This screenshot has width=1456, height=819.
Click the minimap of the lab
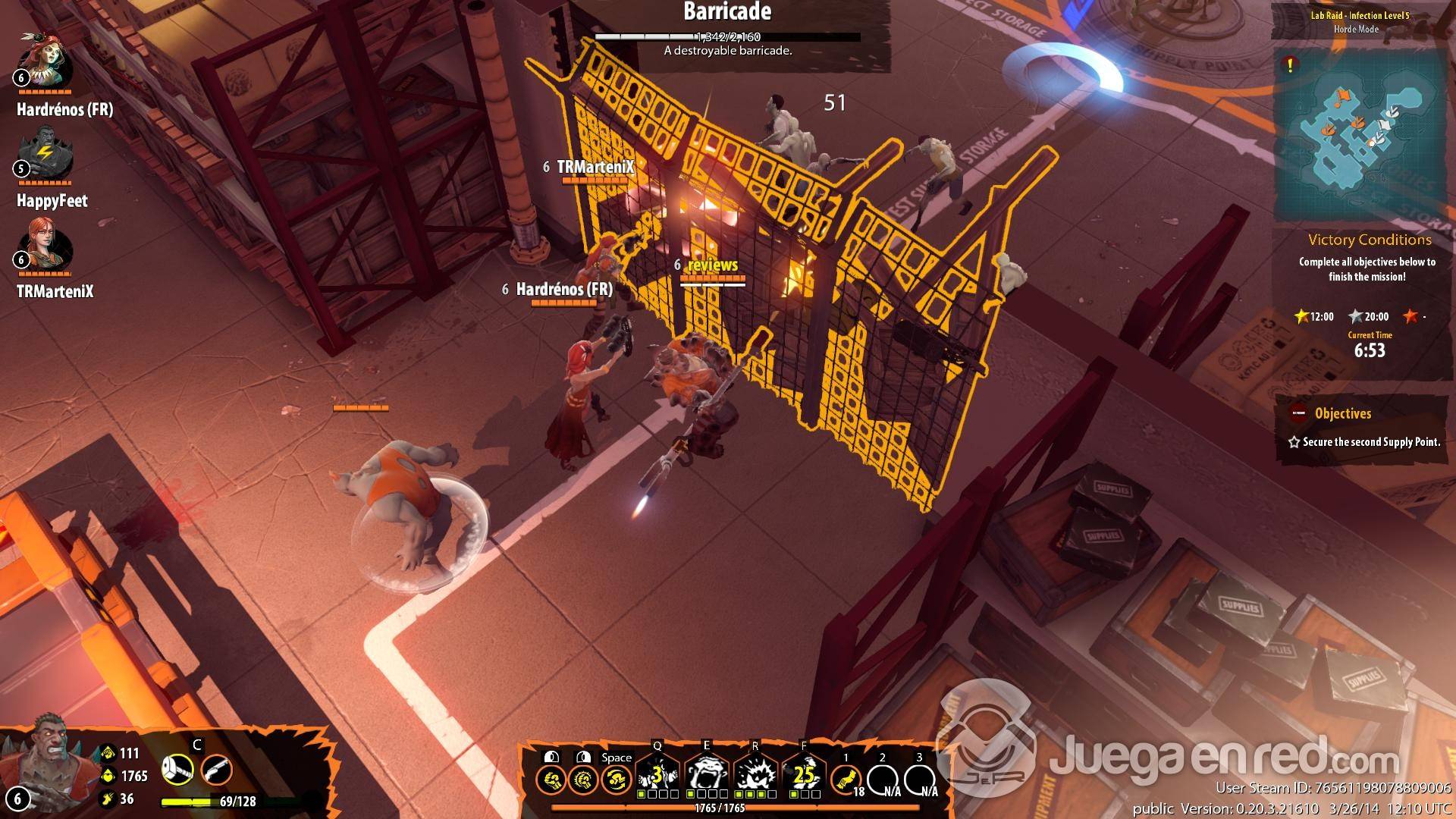(1357, 140)
